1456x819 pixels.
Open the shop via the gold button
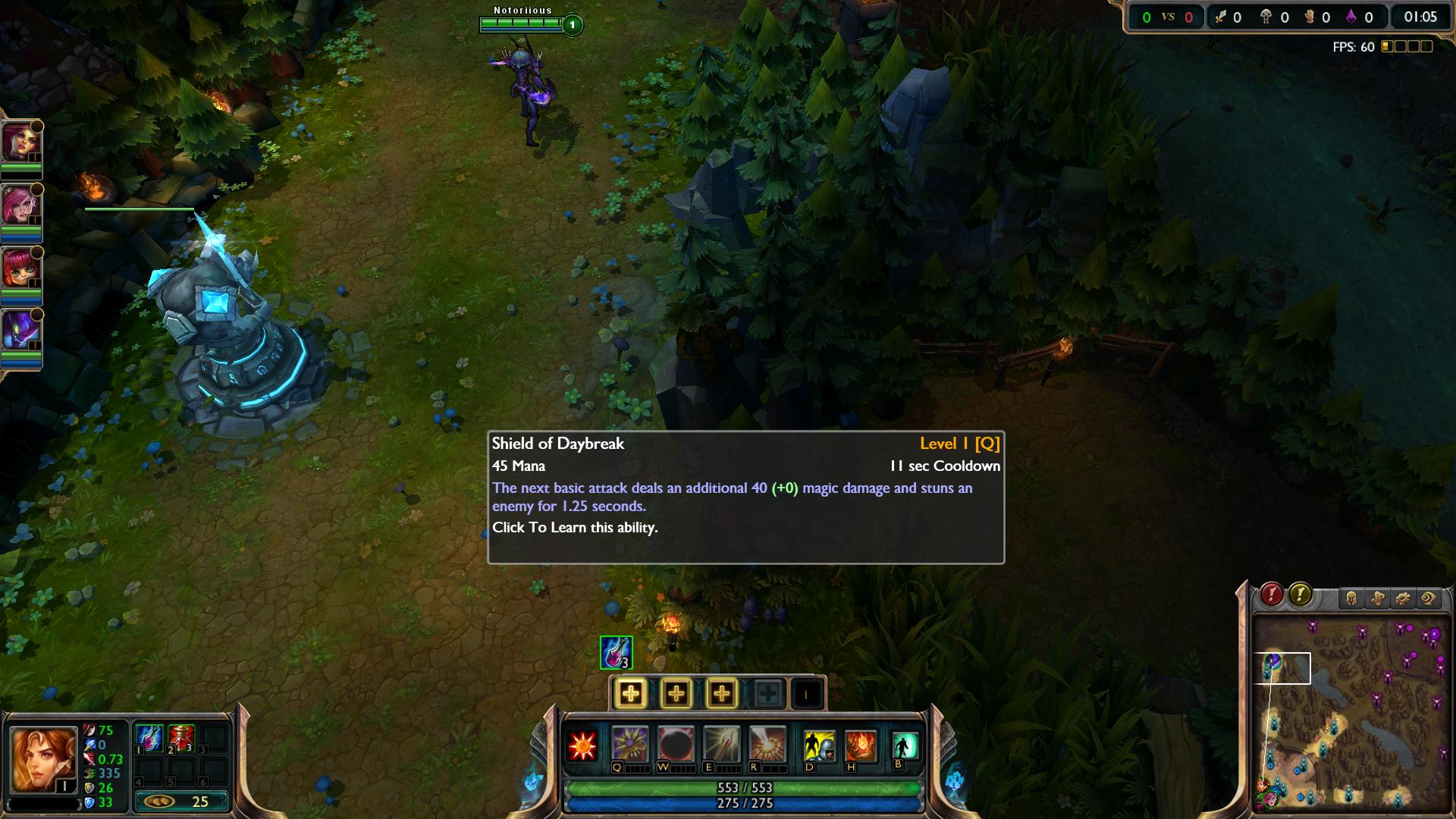[181, 802]
